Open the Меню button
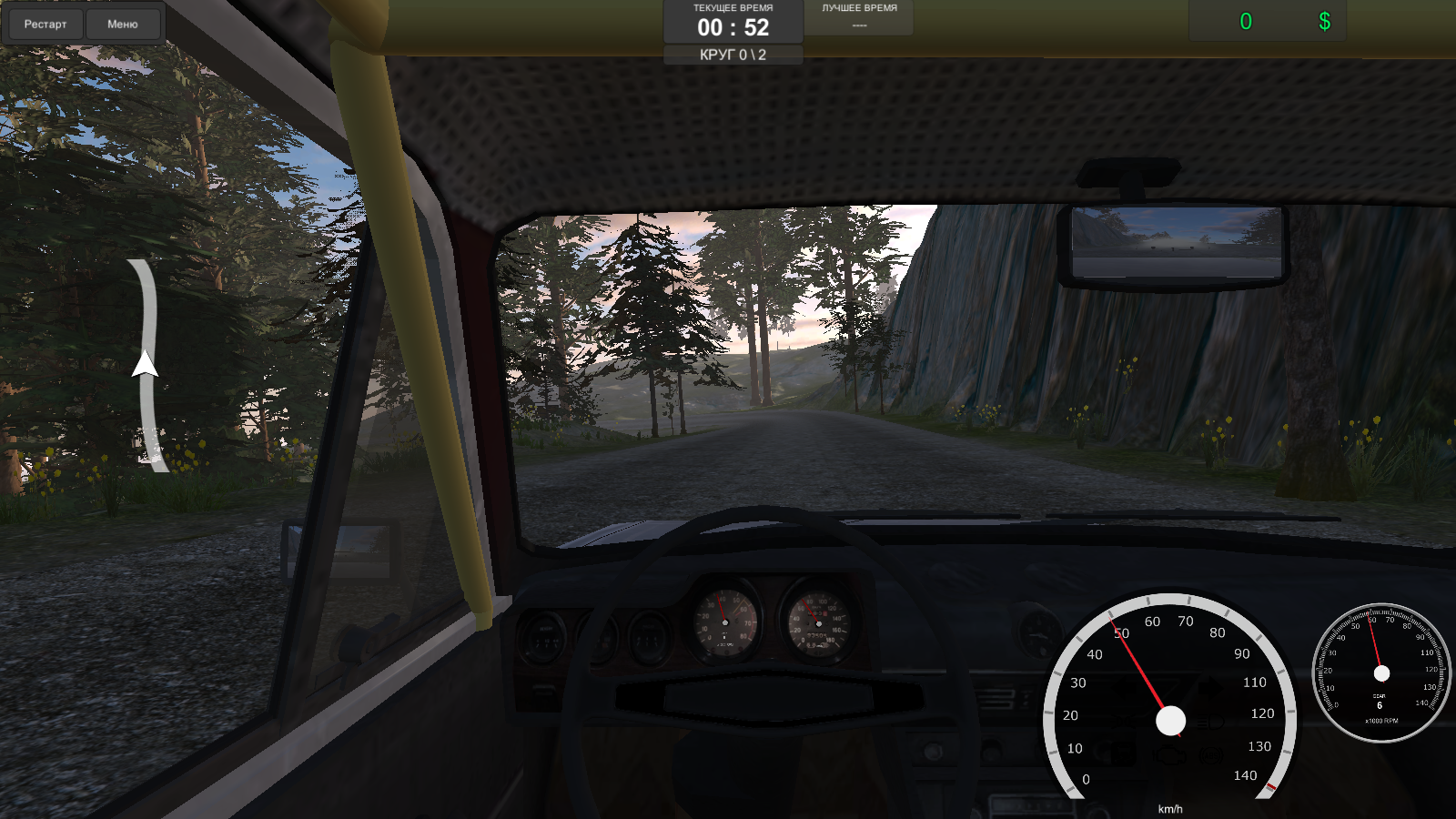The image size is (1456, 819). coord(124,24)
